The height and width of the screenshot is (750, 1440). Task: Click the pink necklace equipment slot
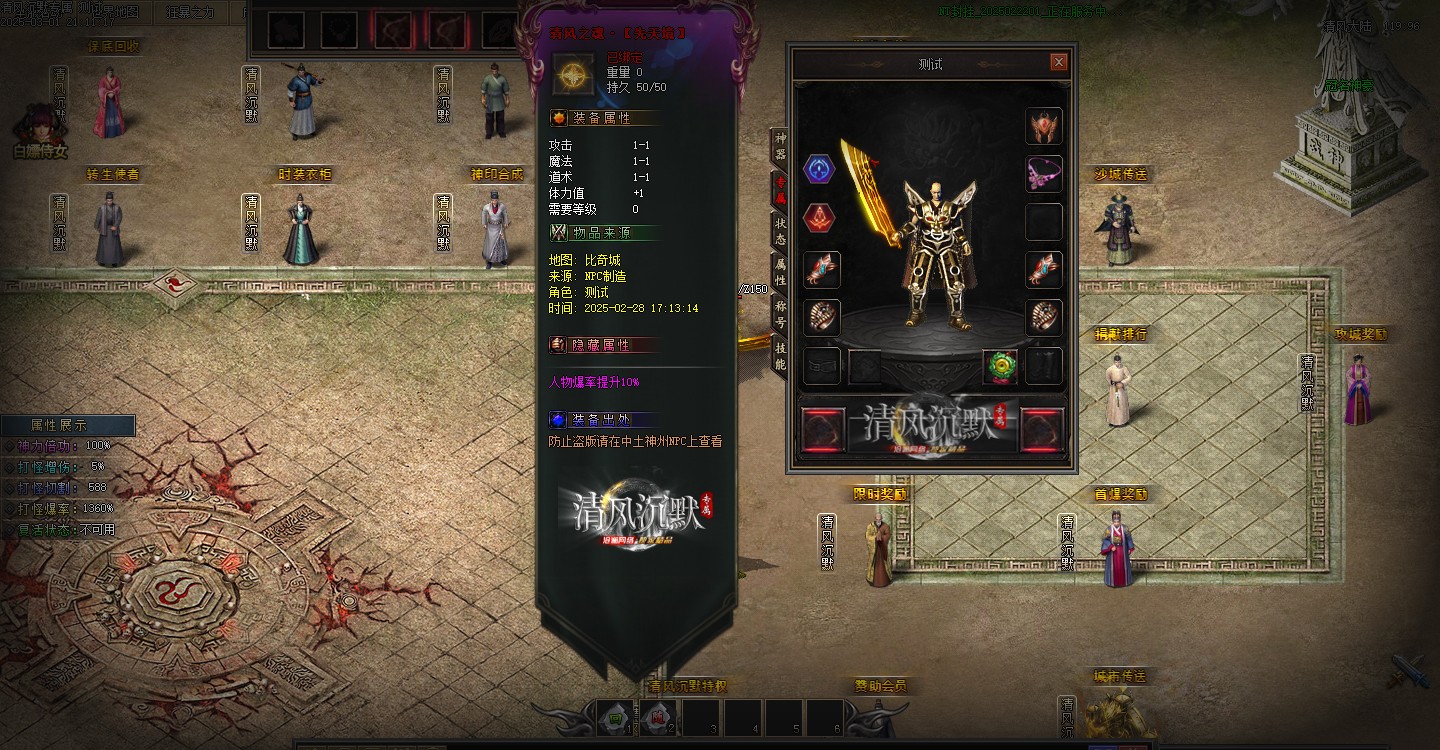(x=1044, y=173)
